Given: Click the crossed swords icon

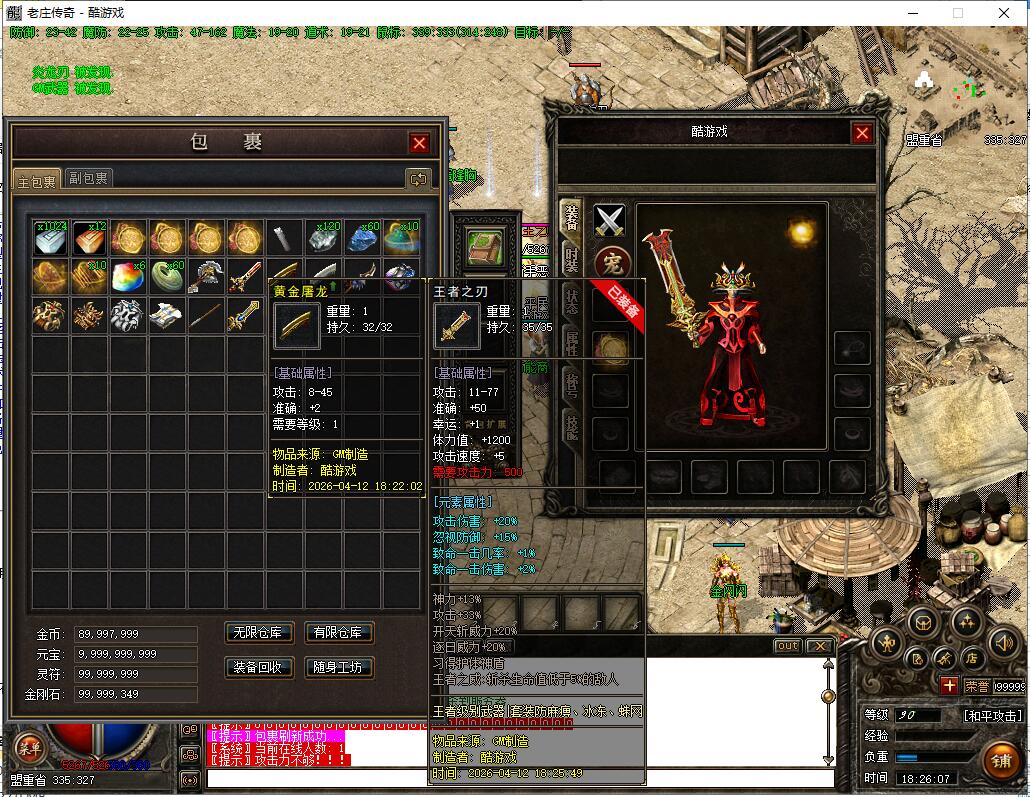Looking at the screenshot, I should point(609,221).
